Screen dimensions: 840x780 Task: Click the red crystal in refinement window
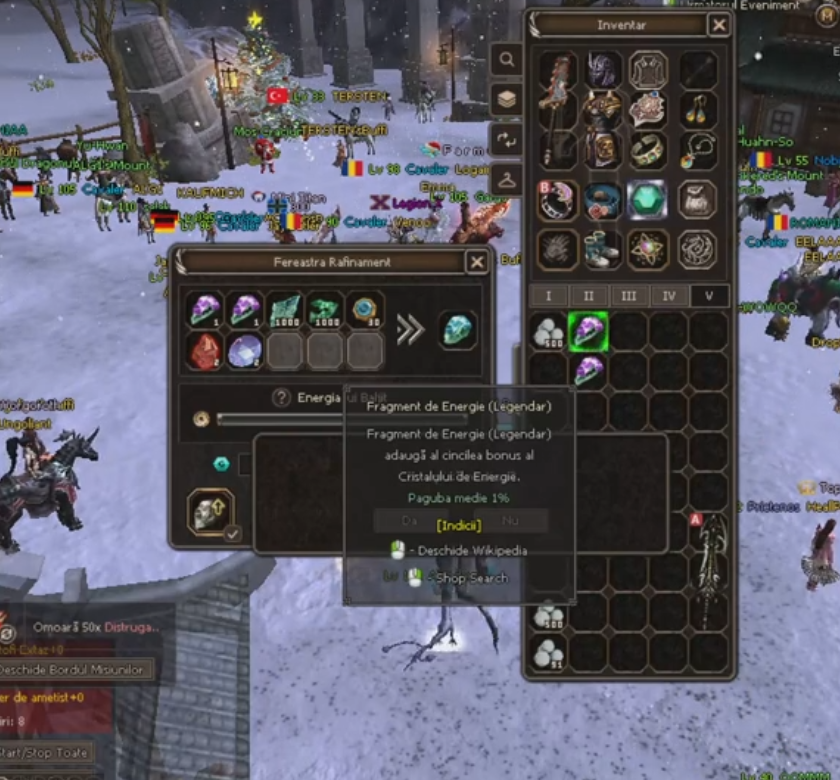[205, 351]
